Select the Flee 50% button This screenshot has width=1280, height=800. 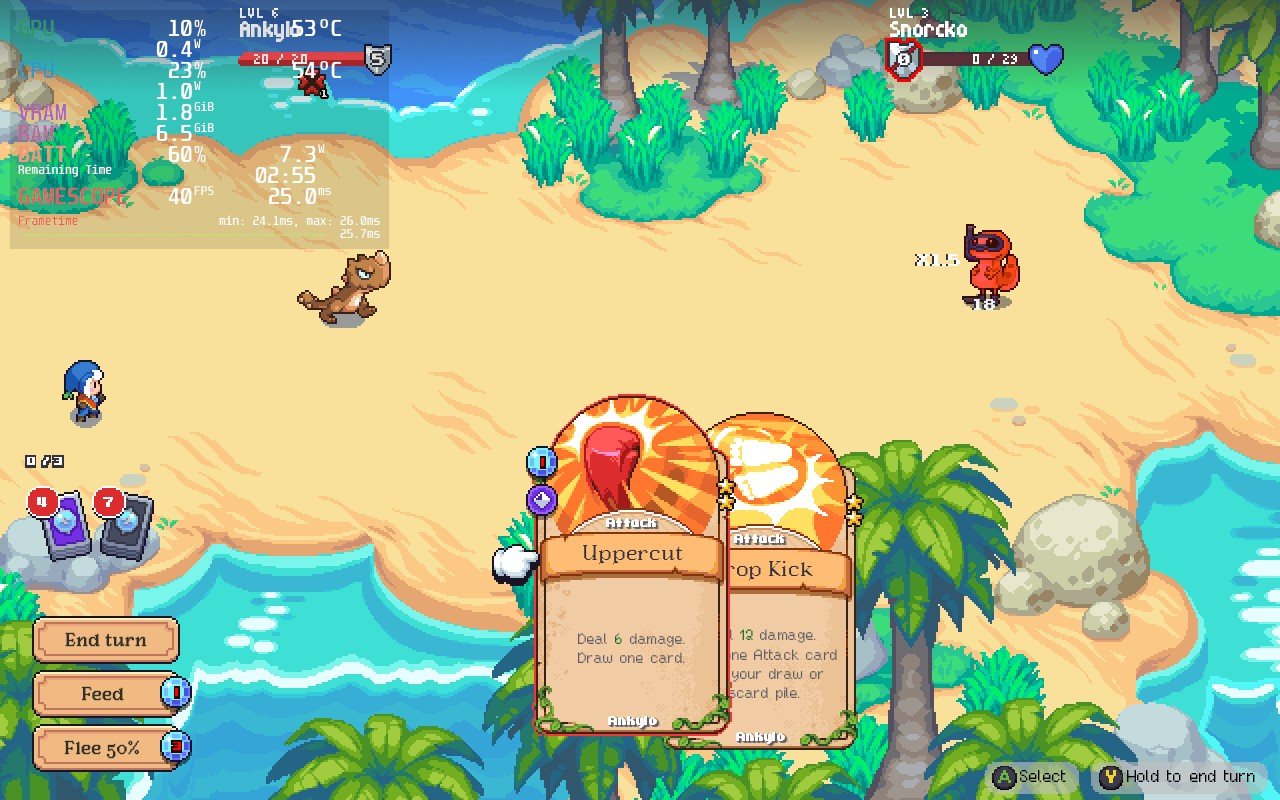[x=104, y=748]
